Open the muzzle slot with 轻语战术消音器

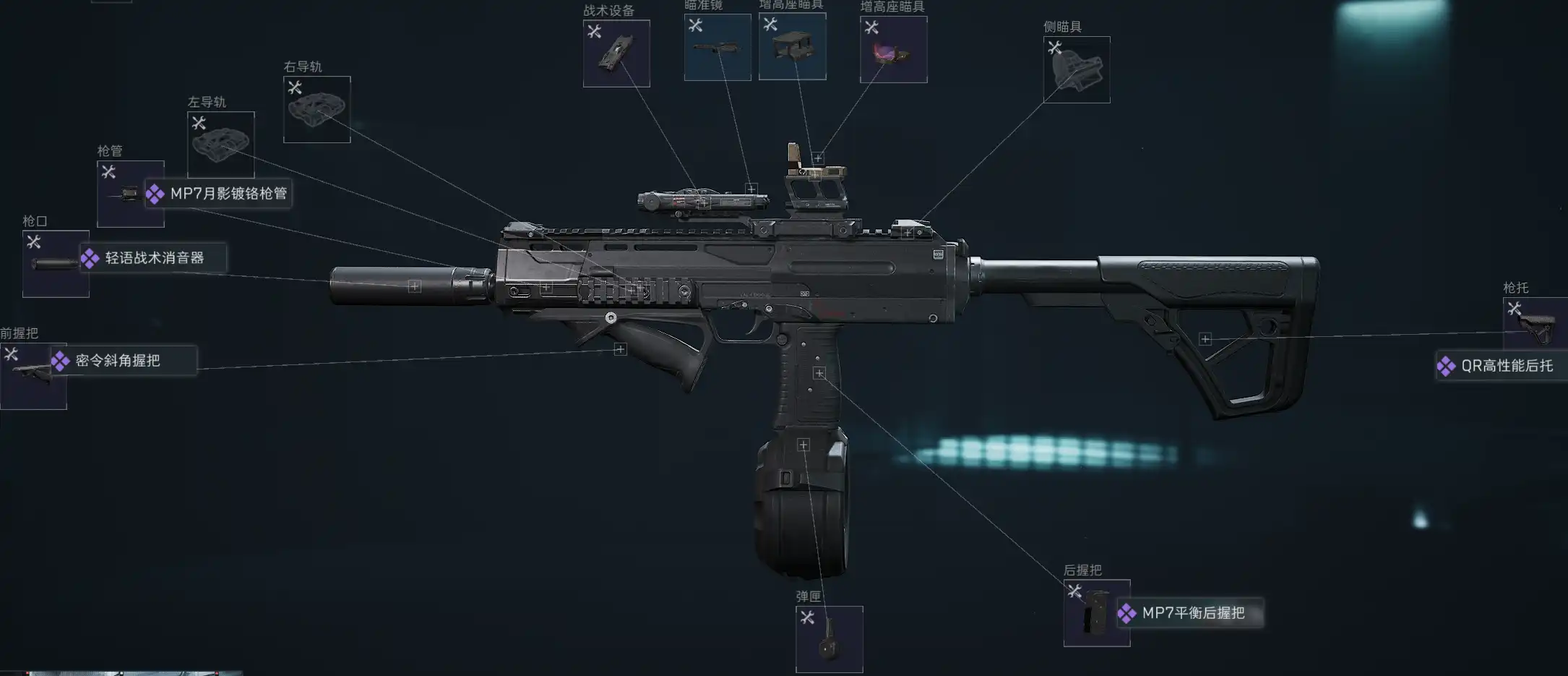pos(56,264)
